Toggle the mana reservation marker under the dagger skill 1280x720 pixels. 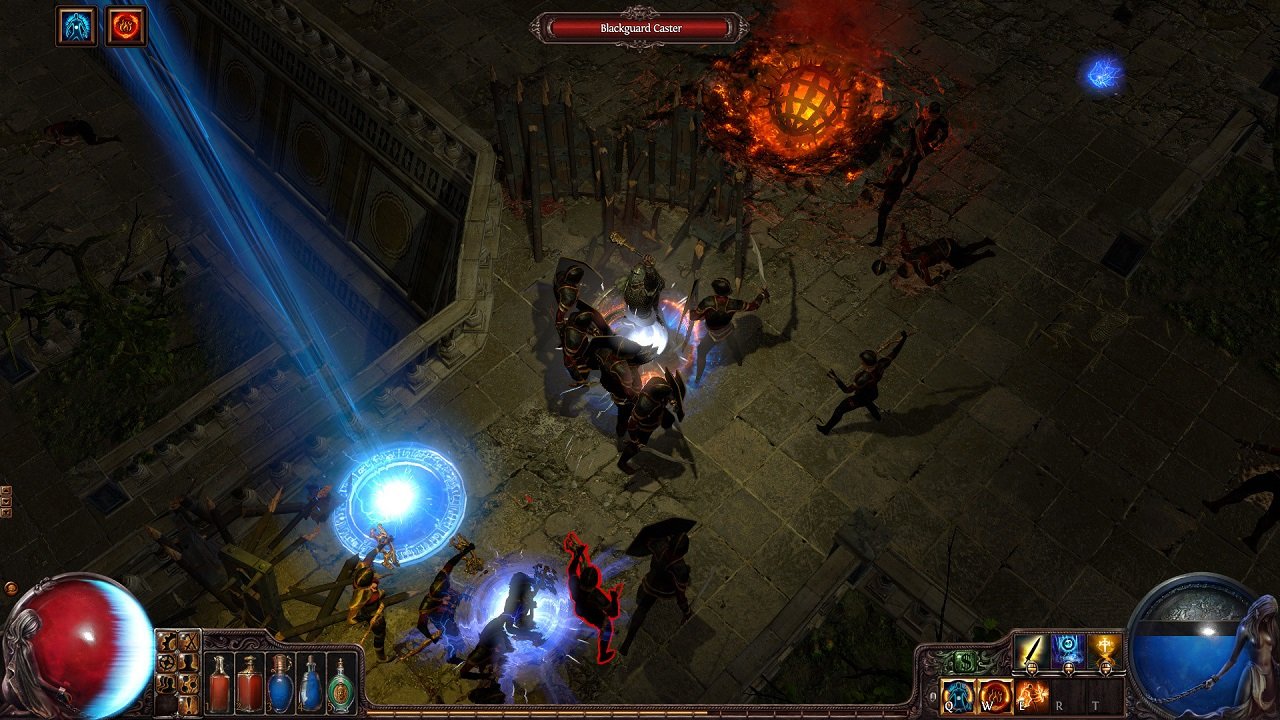1031,668
